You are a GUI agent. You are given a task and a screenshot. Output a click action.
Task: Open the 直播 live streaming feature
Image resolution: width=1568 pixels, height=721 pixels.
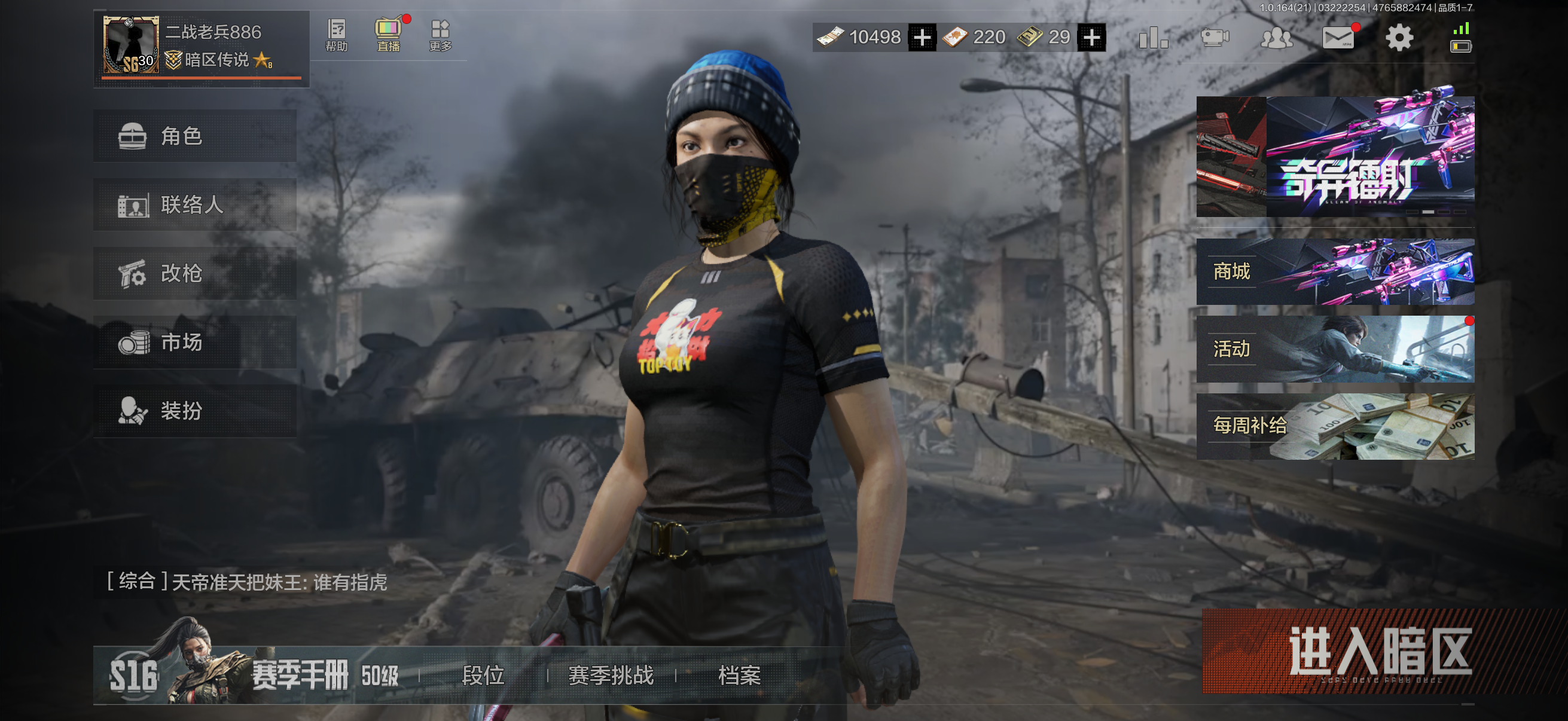(388, 36)
